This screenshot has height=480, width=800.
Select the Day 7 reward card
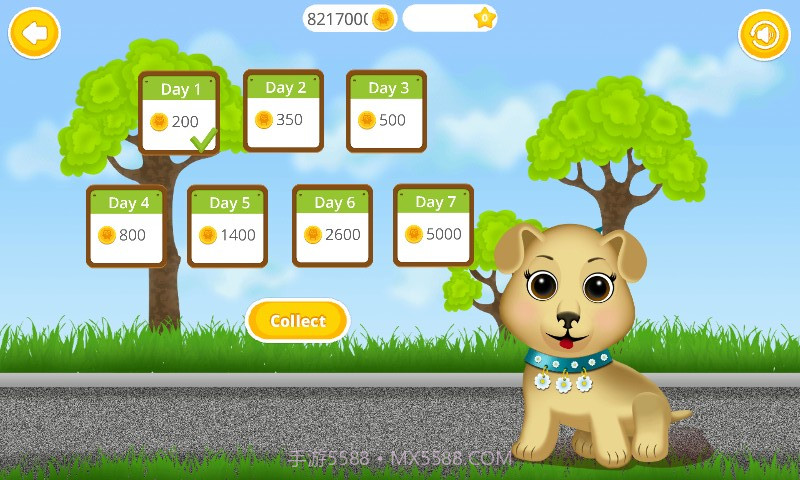pos(433,225)
